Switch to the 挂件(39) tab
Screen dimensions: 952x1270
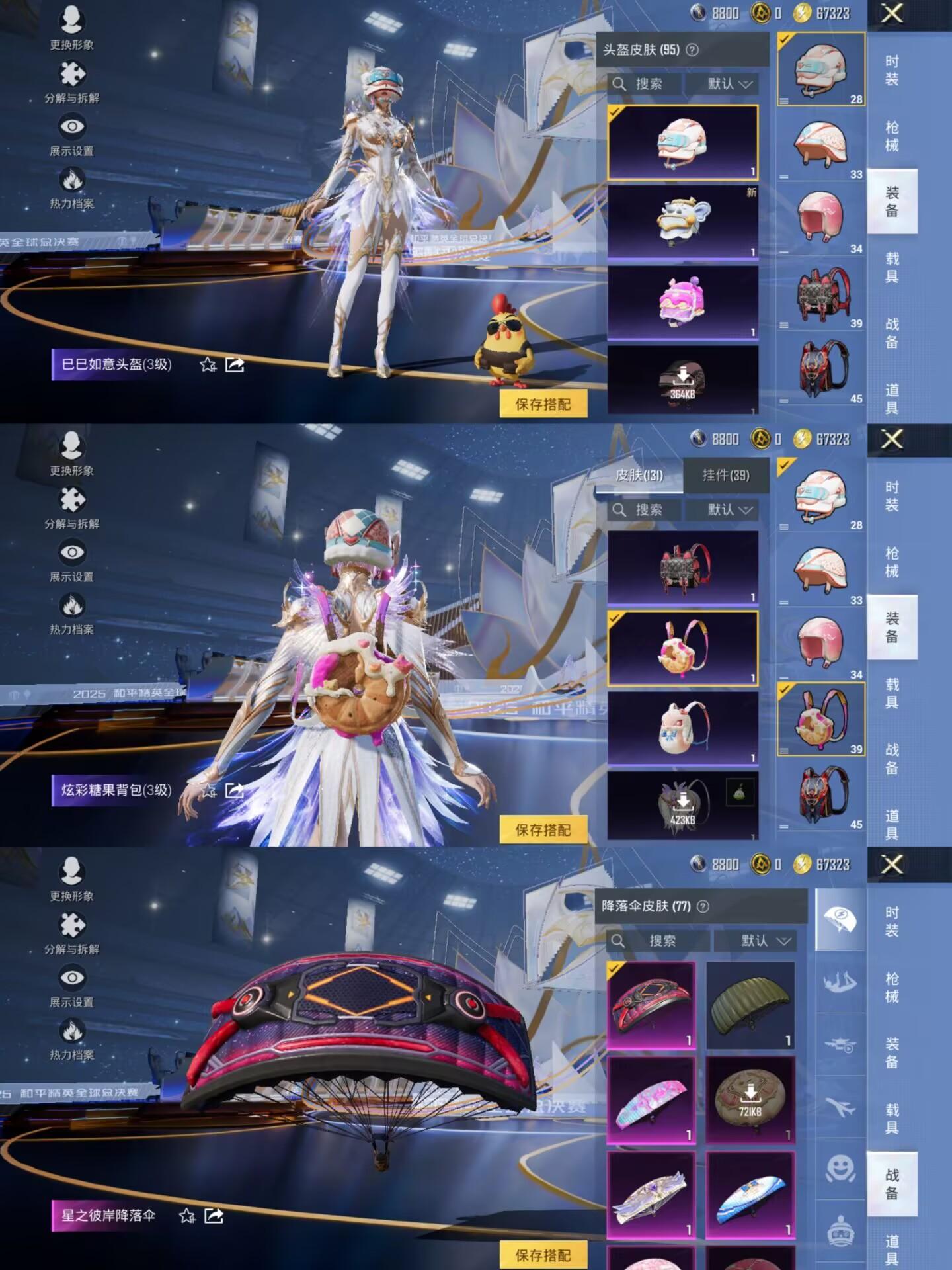[726, 475]
